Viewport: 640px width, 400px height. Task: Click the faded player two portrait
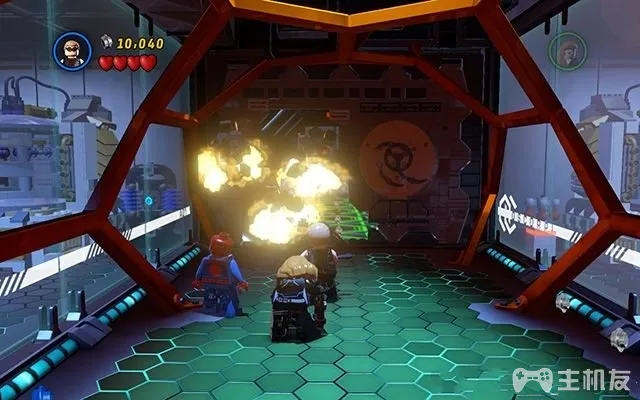(567, 51)
